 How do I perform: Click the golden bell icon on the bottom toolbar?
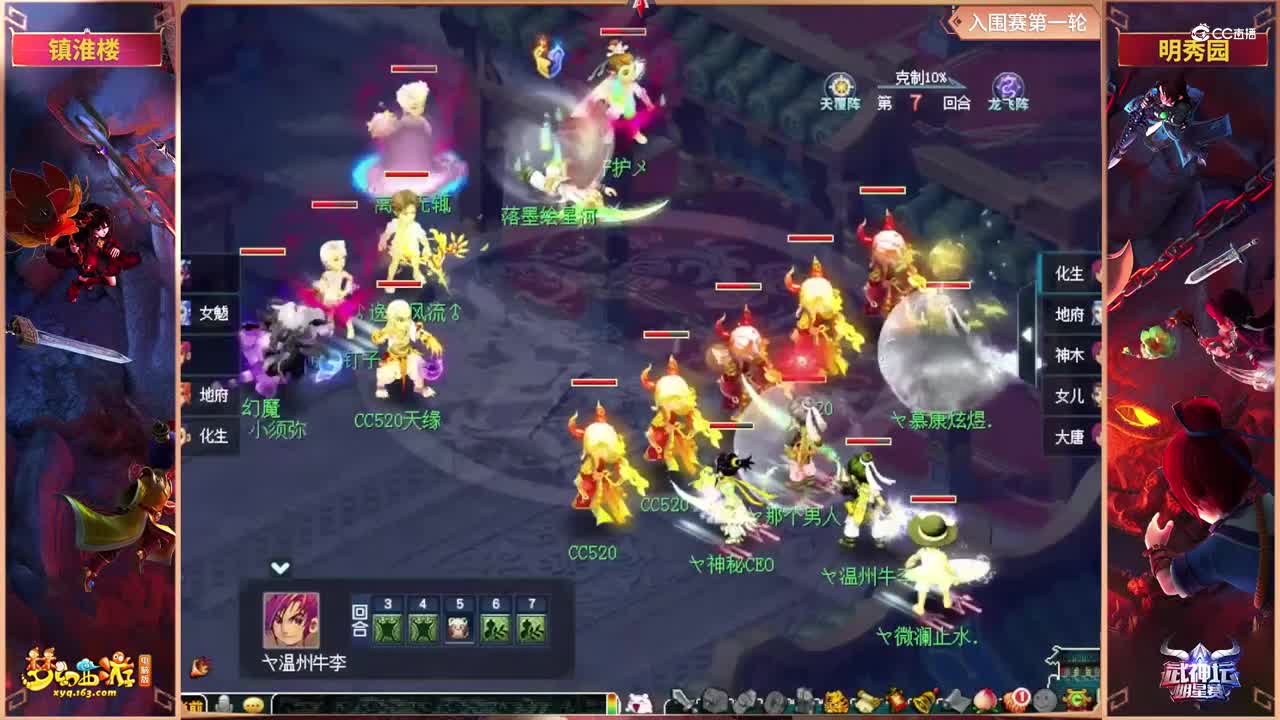pos(922,701)
